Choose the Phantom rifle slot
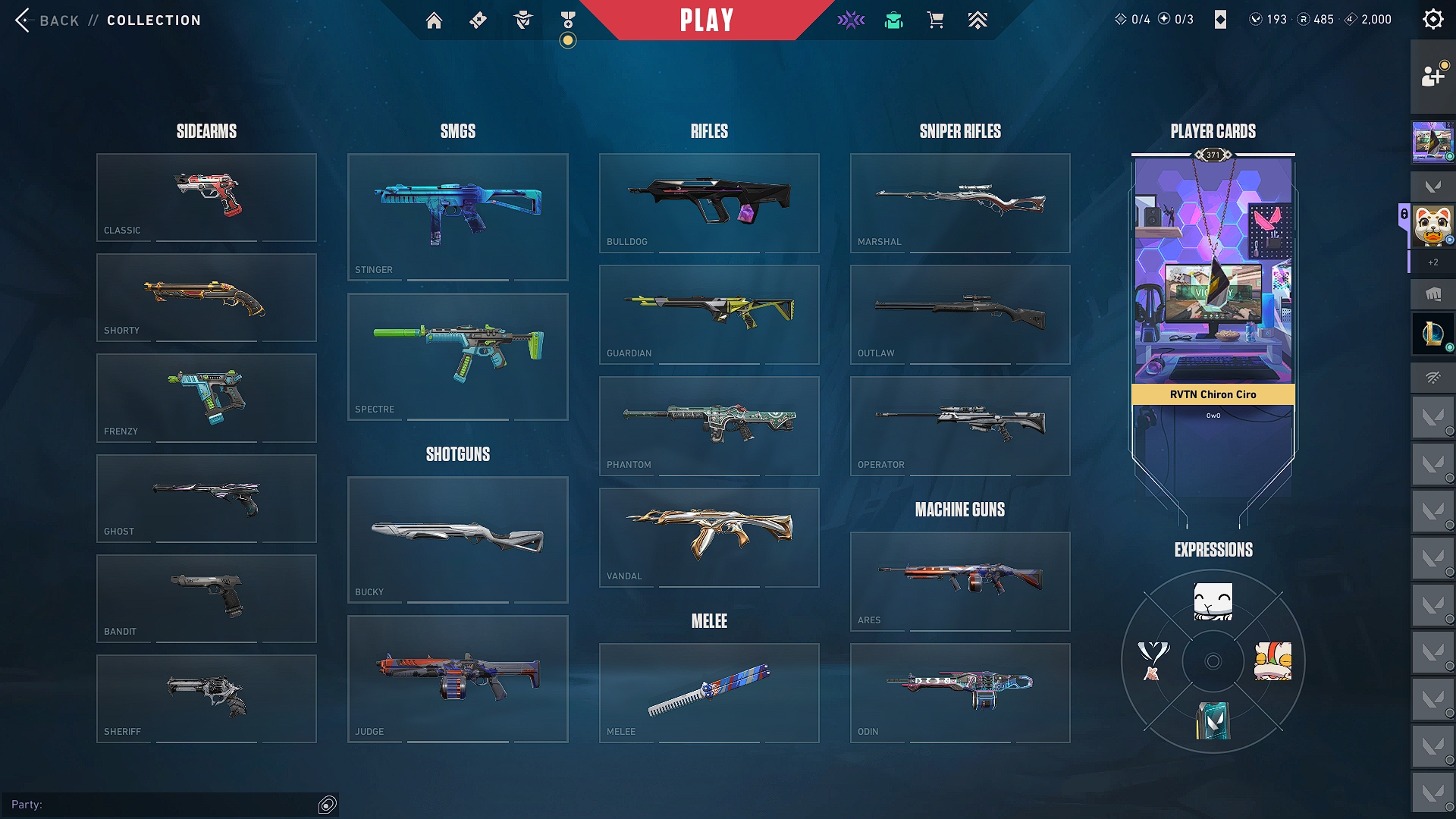Screen dimensions: 1456x819 709,425
